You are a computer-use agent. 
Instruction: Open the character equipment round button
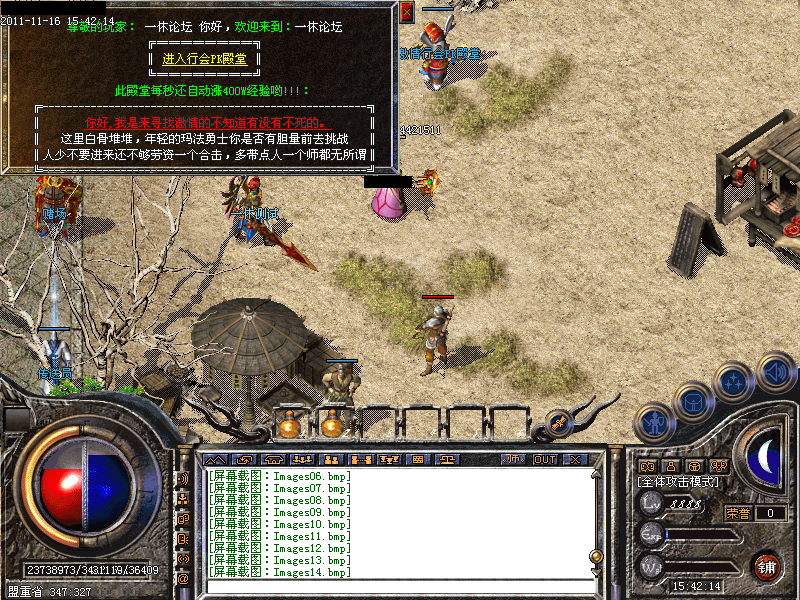(x=655, y=422)
